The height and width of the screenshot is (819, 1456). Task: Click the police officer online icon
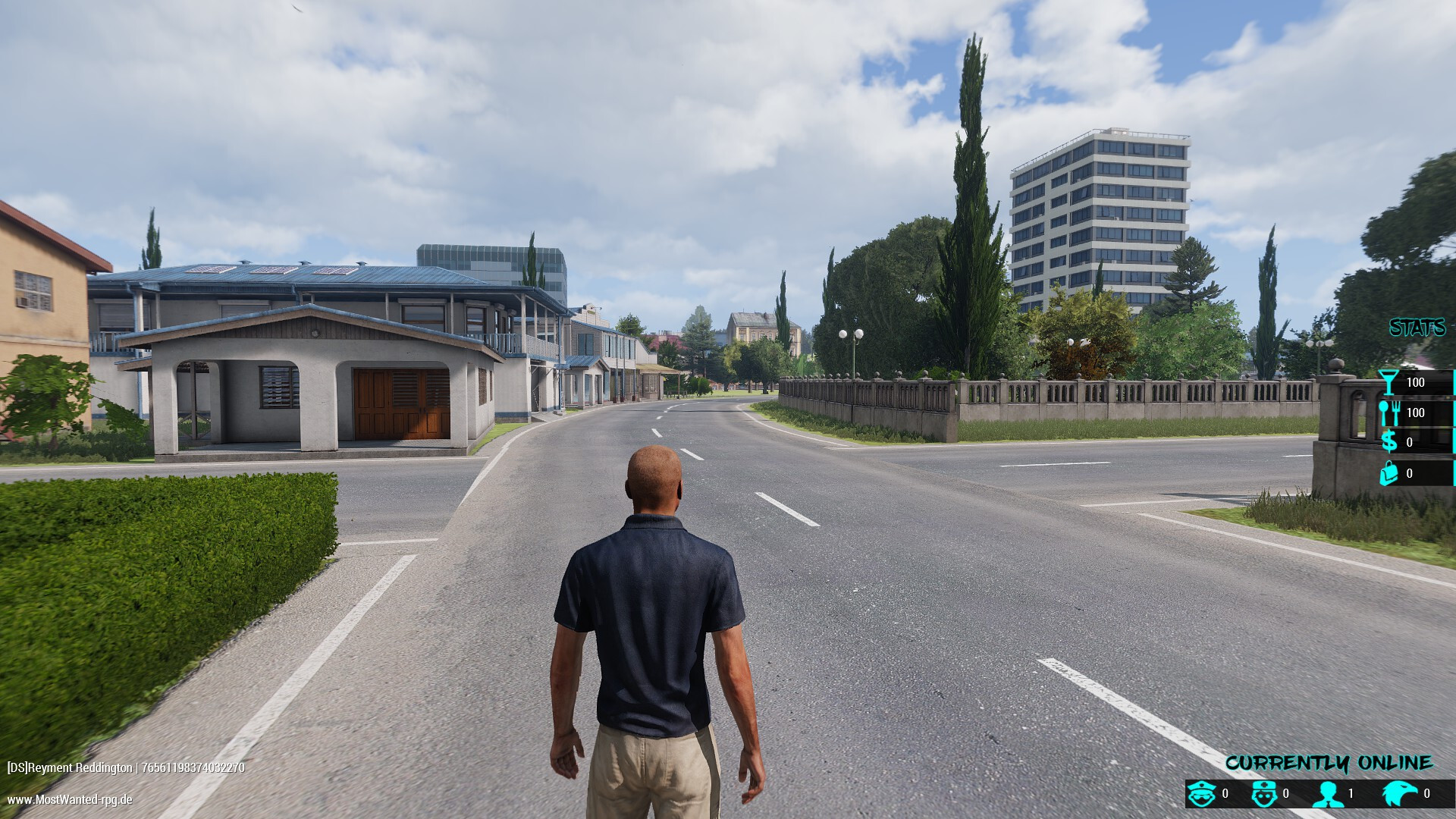1202,794
